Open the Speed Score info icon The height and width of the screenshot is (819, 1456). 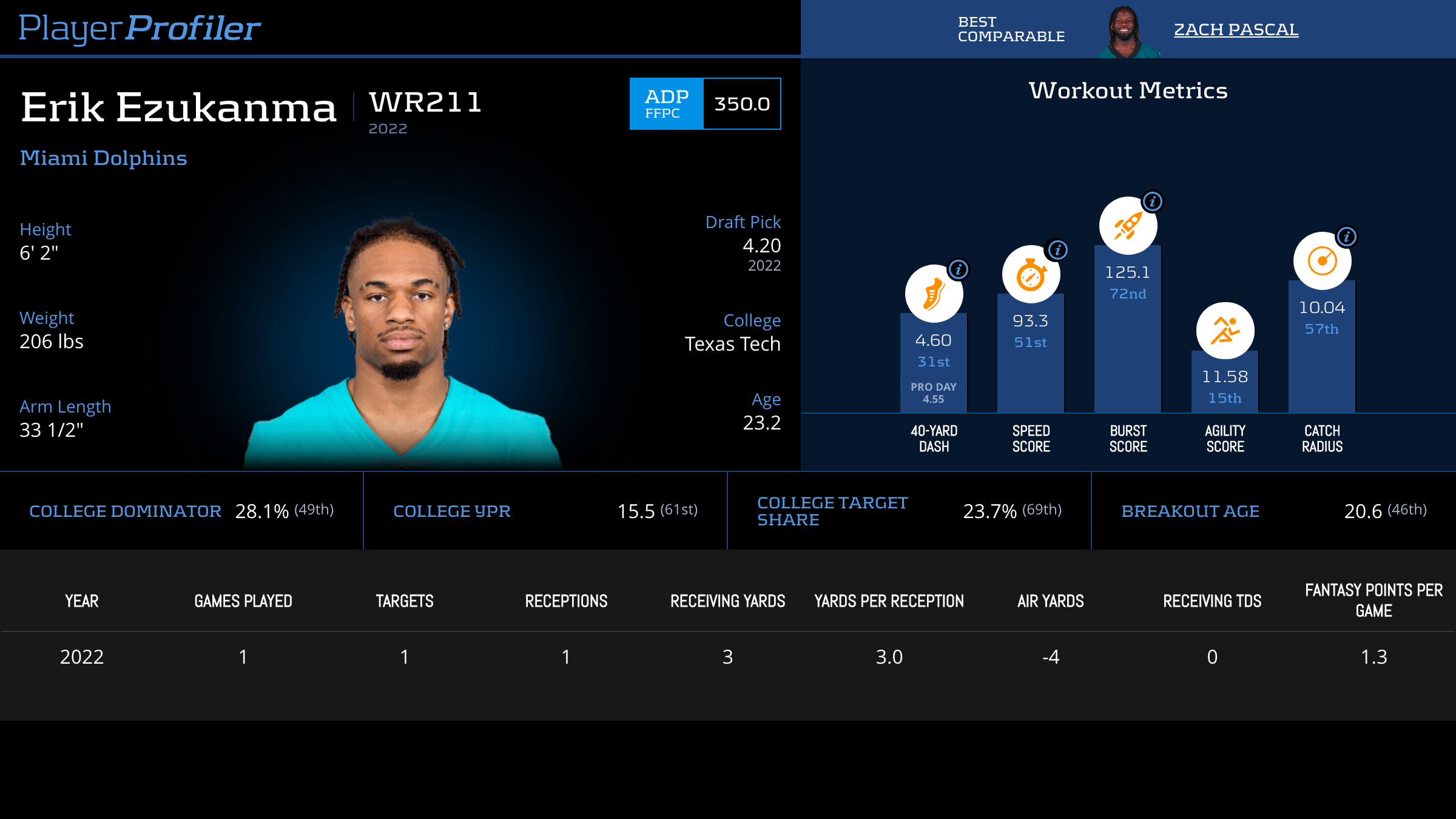pos(1057,250)
